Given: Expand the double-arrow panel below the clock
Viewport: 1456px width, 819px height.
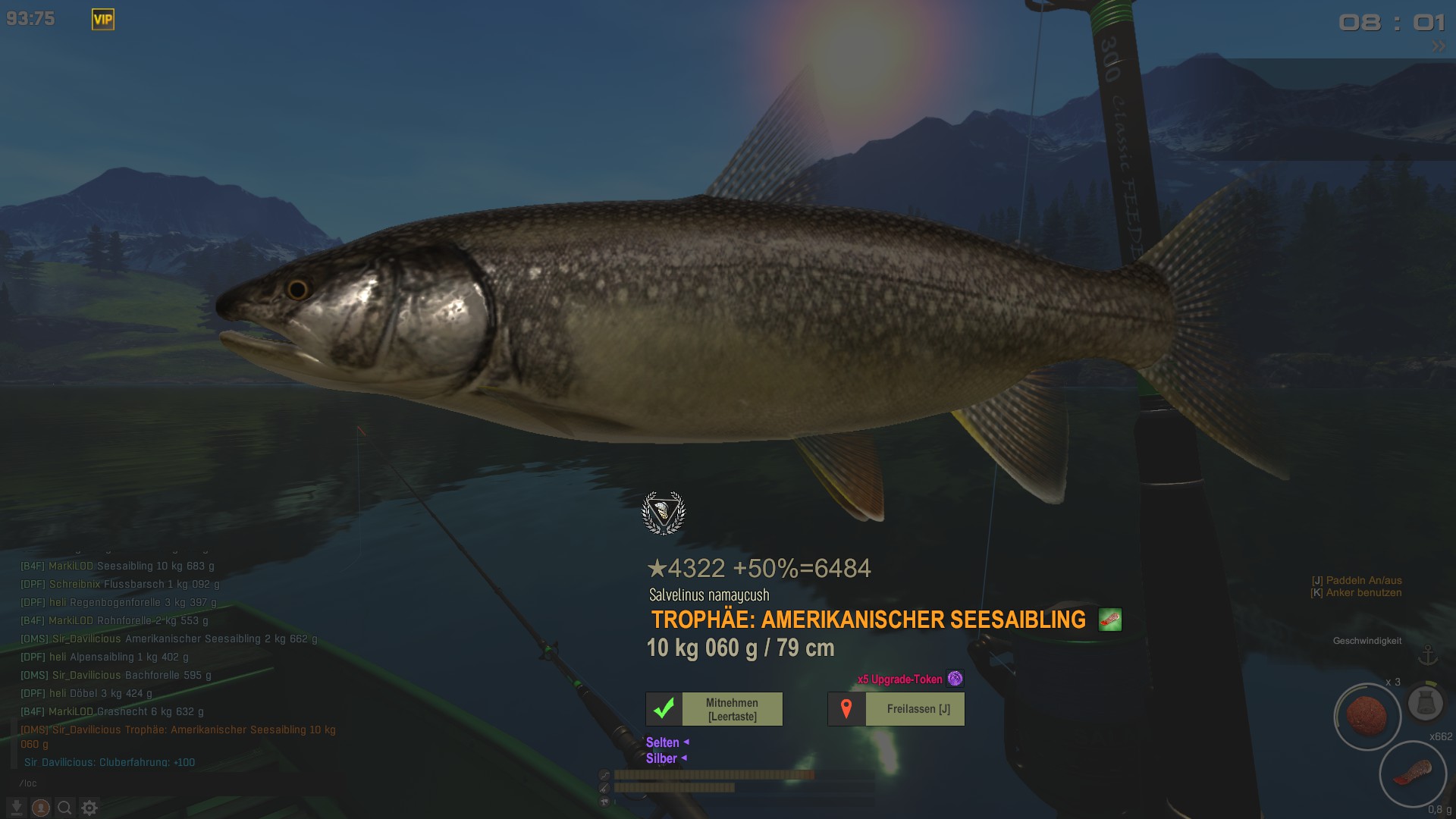Looking at the screenshot, I should pos(1438,46).
